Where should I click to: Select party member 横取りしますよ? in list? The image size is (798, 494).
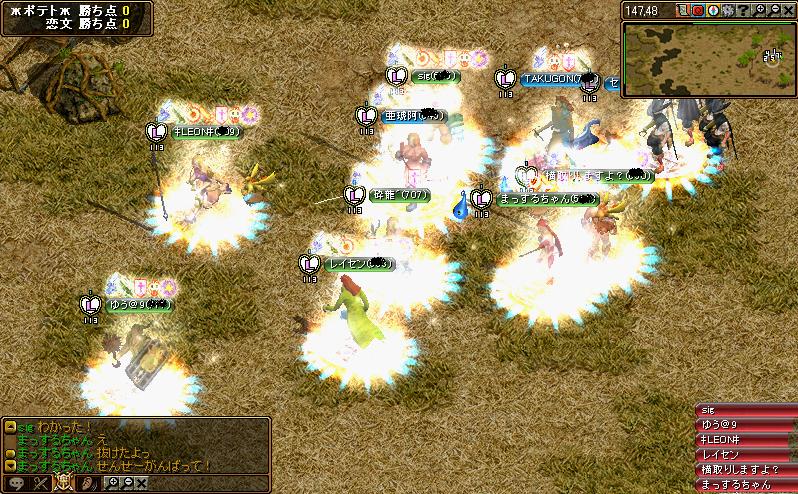point(745,469)
